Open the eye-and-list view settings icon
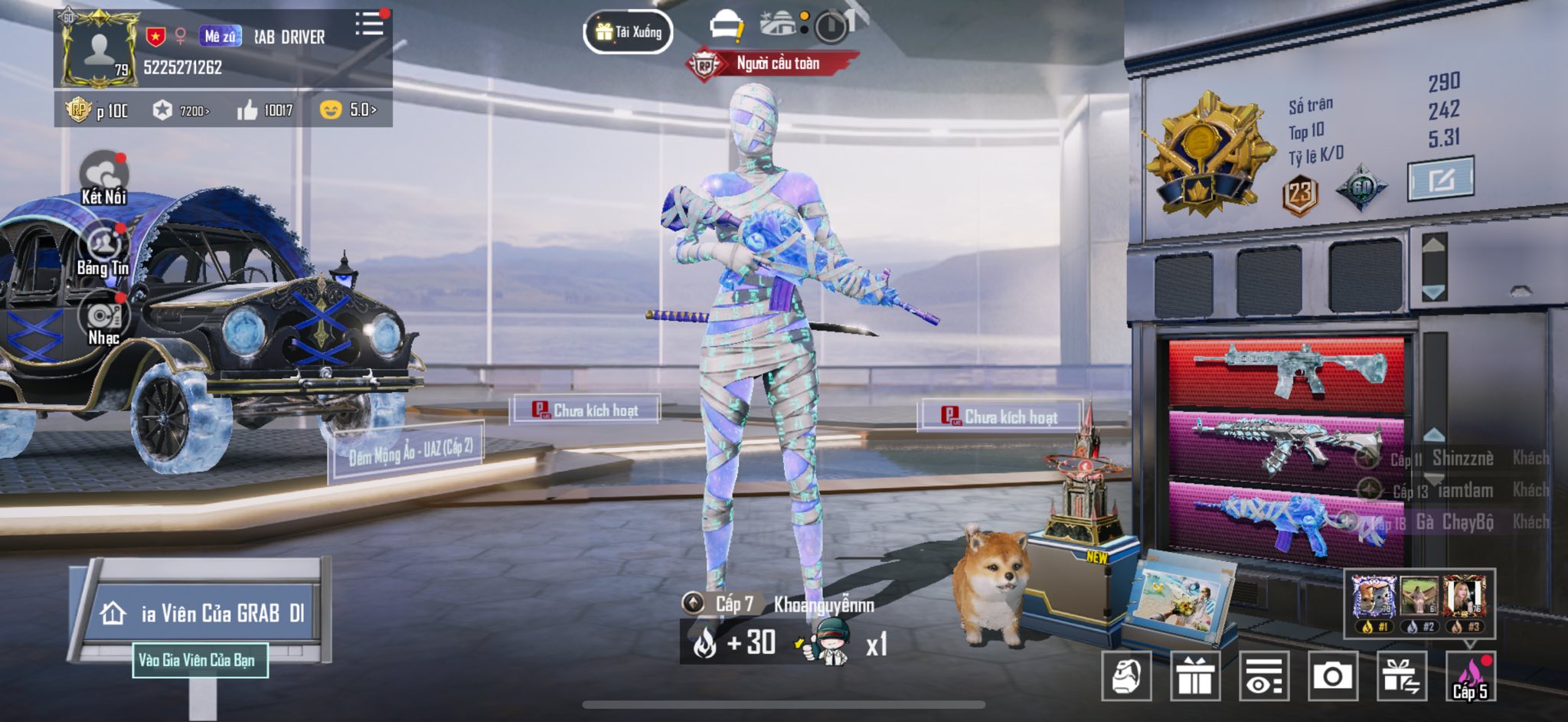Viewport: 1568px width, 722px height. tap(1263, 676)
